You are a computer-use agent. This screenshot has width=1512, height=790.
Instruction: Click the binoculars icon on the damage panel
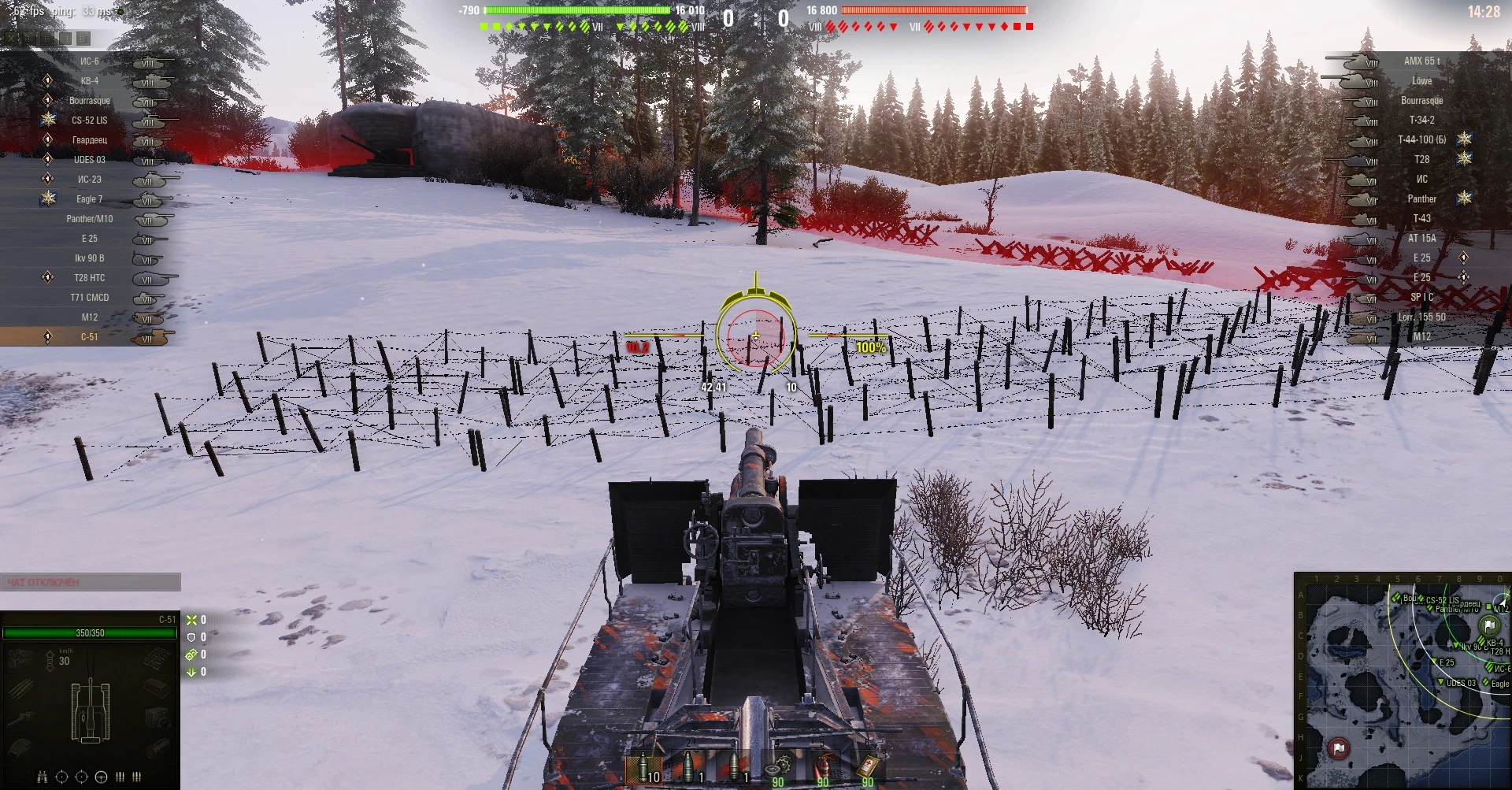[x=42, y=777]
